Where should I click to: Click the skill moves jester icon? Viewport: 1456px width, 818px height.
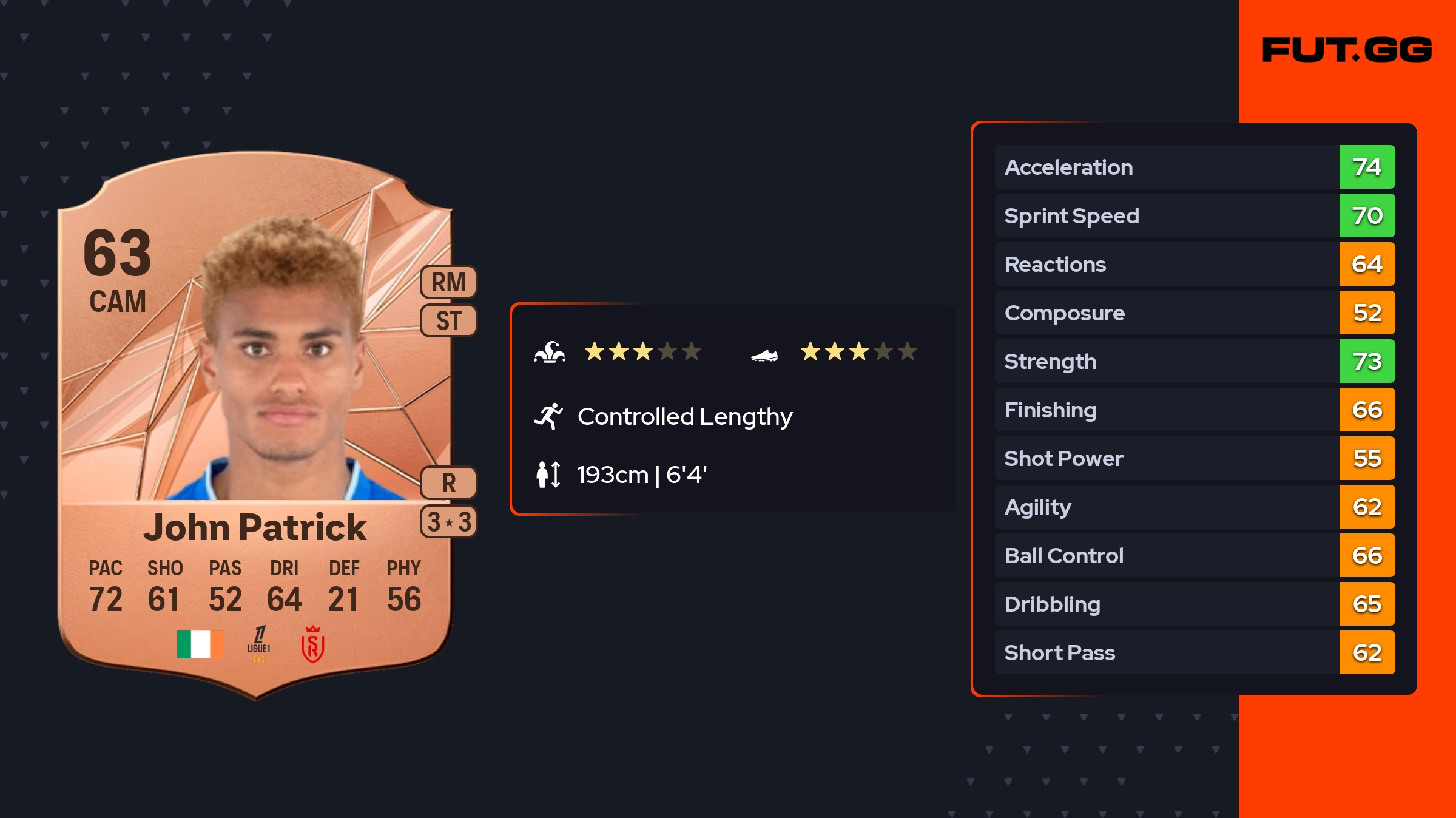pyautogui.click(x=550, y=352)
